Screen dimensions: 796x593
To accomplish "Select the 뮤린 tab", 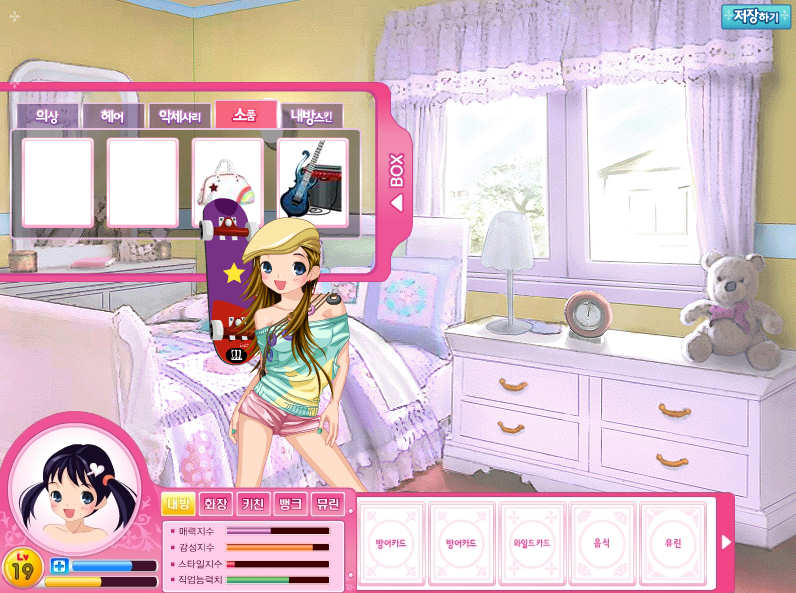I will click(x=327, y=503).
